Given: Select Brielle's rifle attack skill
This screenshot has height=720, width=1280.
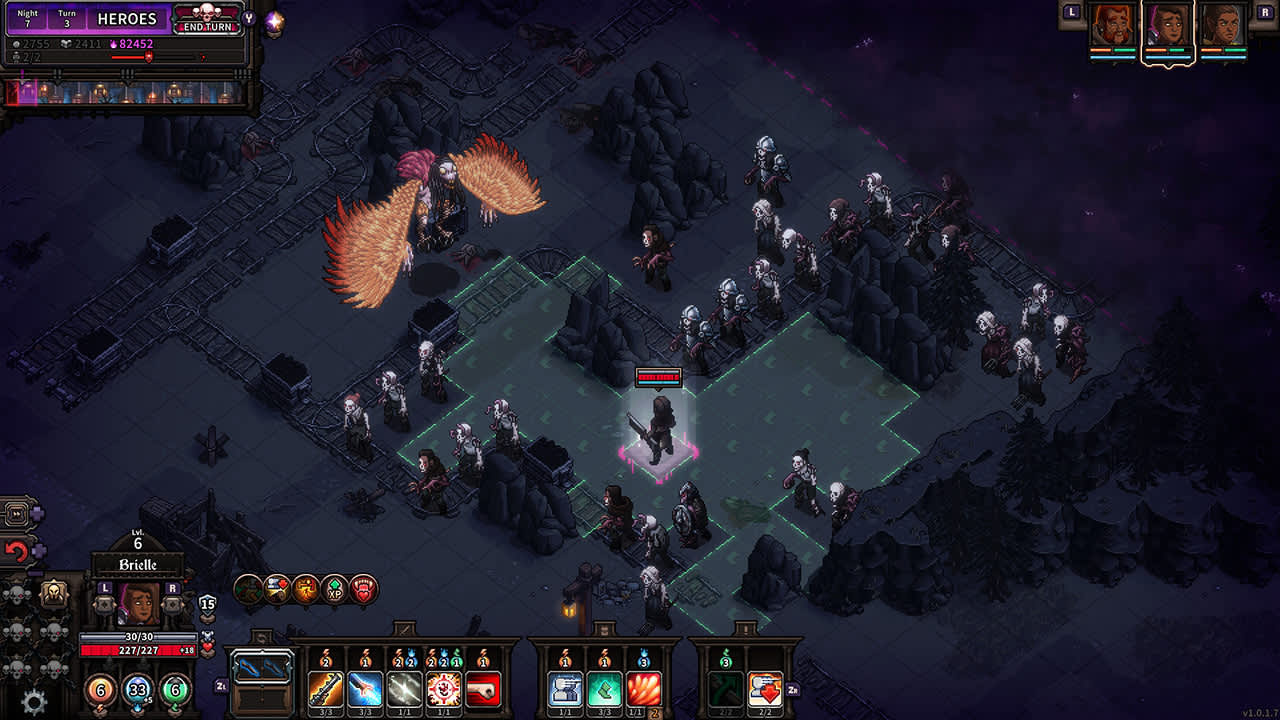Looking at the screenshot, I should coord(325,688).
